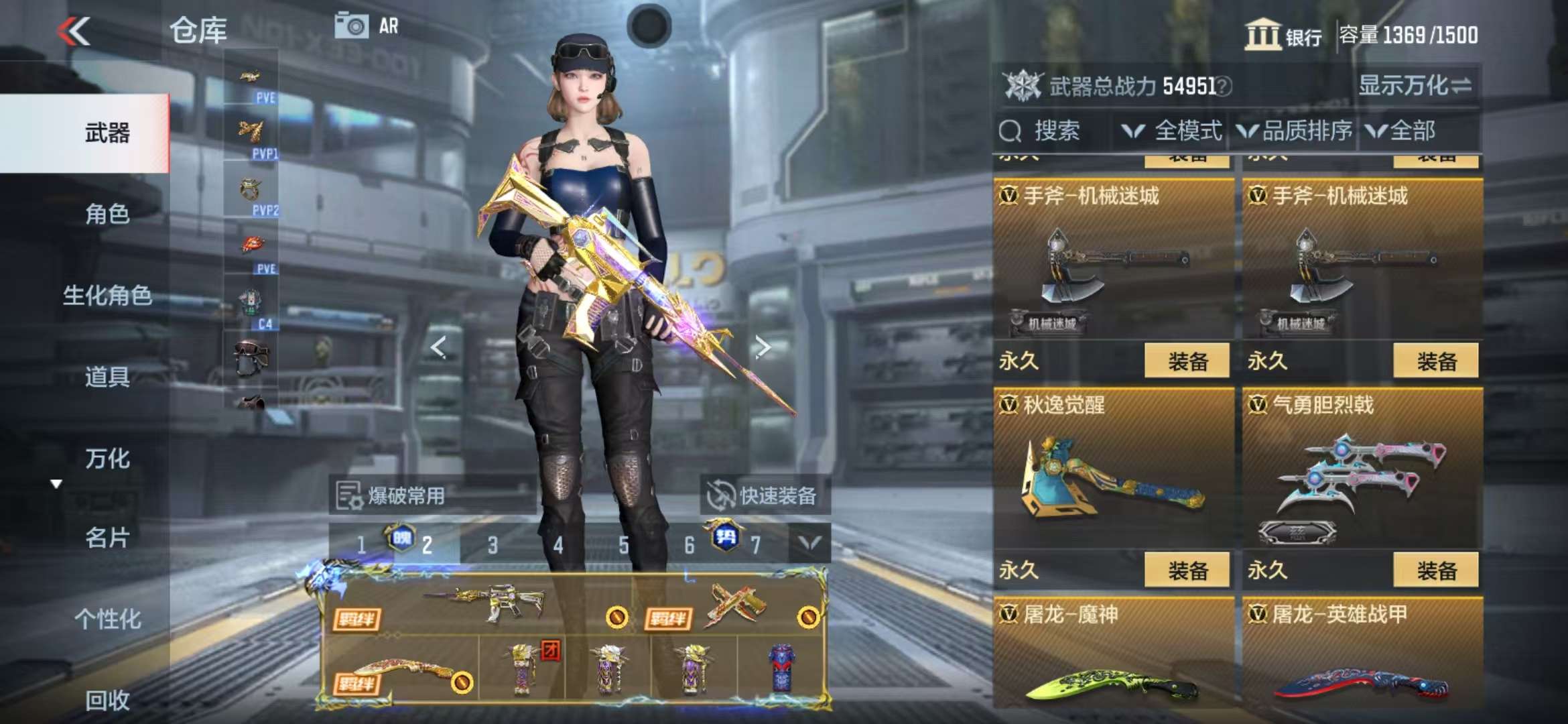Open the 角色 category

click(107, 215)
